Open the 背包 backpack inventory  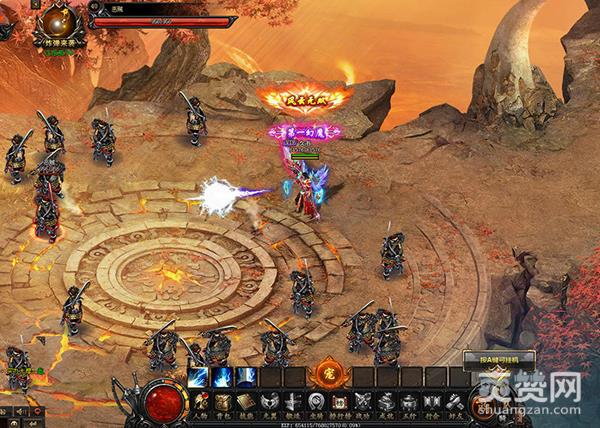pos(223,403)
